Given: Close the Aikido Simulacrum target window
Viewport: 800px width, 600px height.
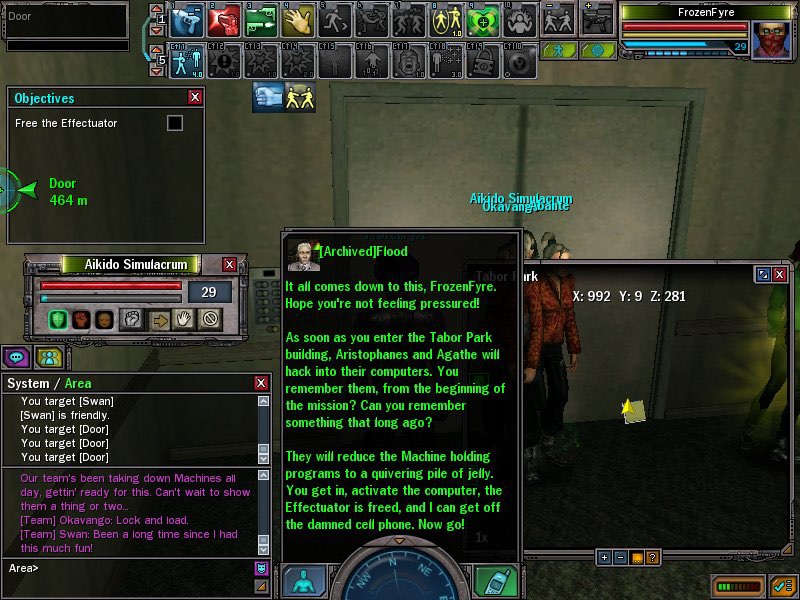Looking at the screenshot, I should 229,264.
